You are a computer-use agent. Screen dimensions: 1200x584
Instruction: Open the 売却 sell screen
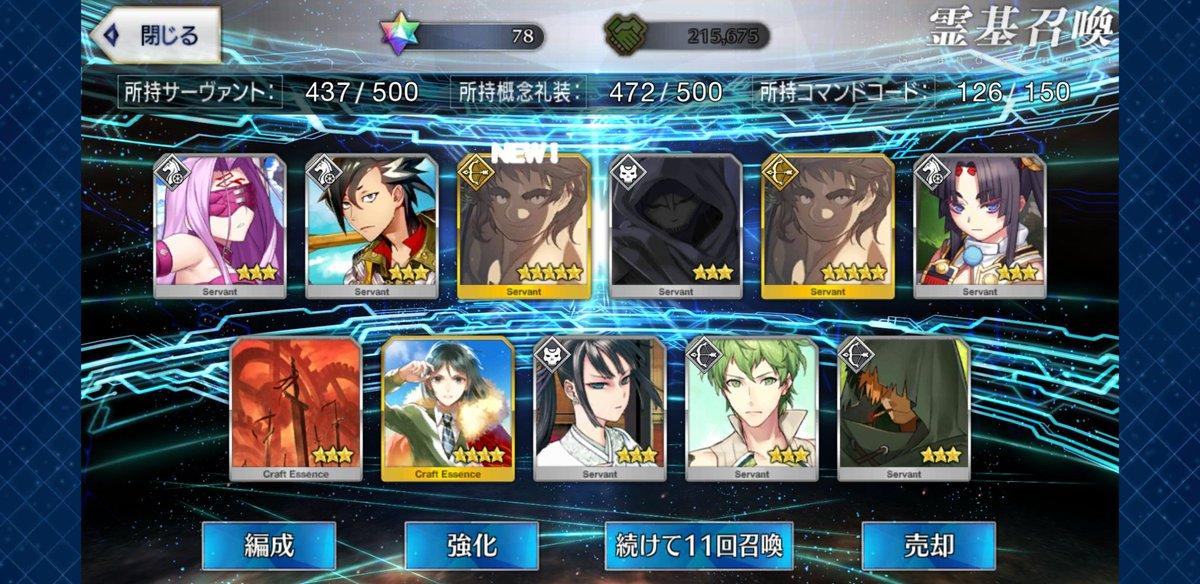pos(928,546)
